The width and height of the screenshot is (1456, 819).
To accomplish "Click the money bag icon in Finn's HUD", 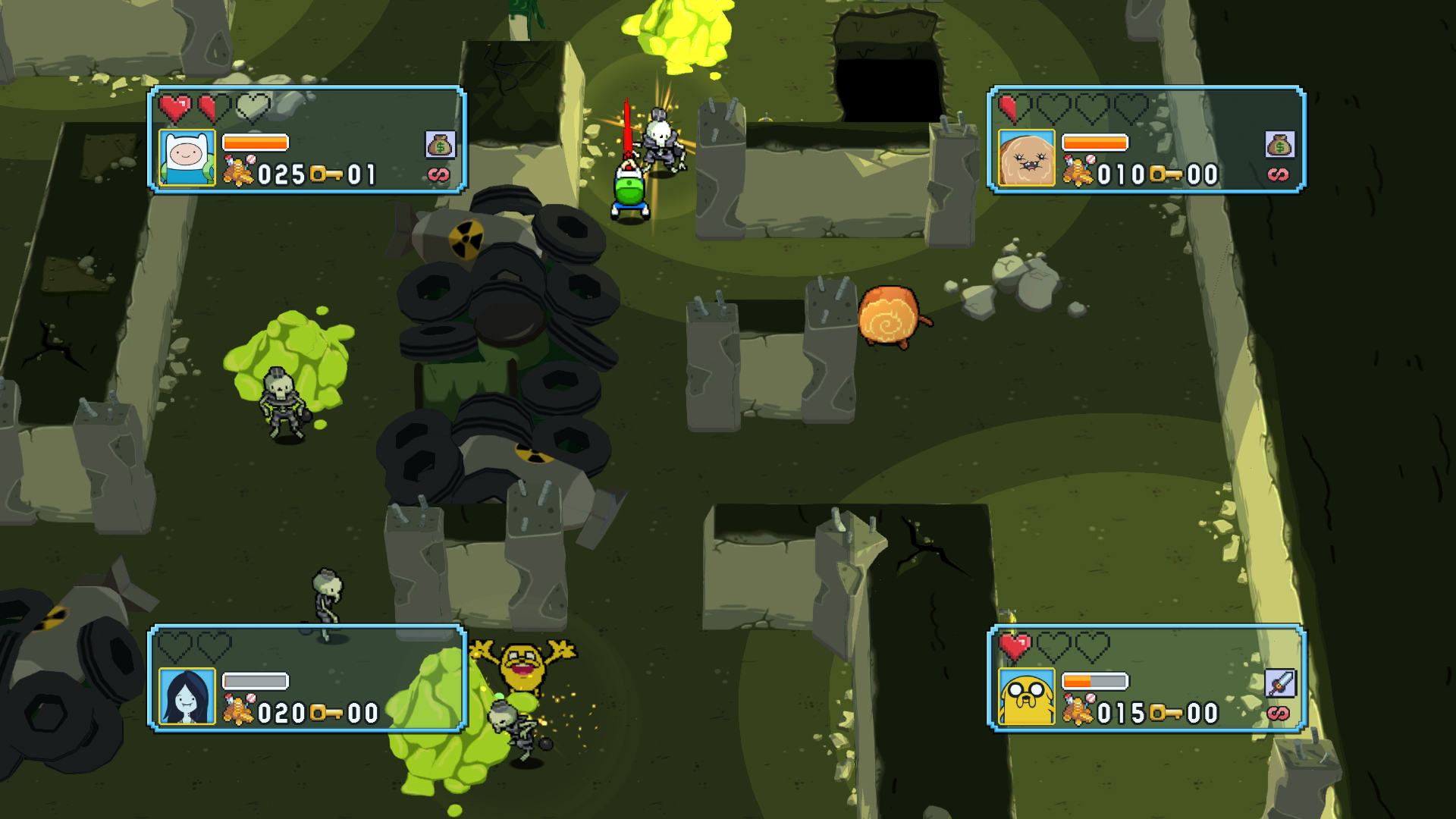I will click(441, 143).
